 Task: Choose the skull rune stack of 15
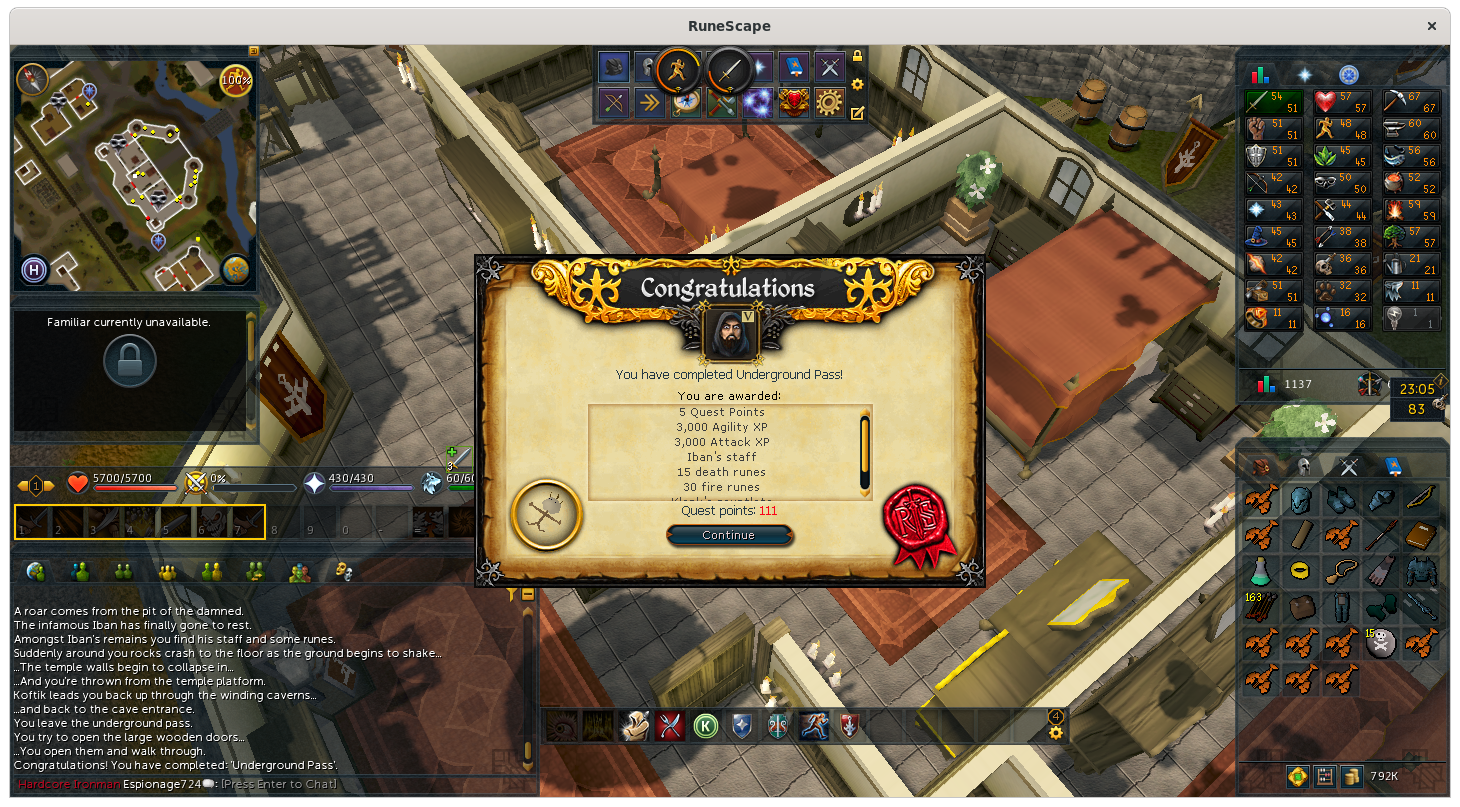tap(1381, 643)
